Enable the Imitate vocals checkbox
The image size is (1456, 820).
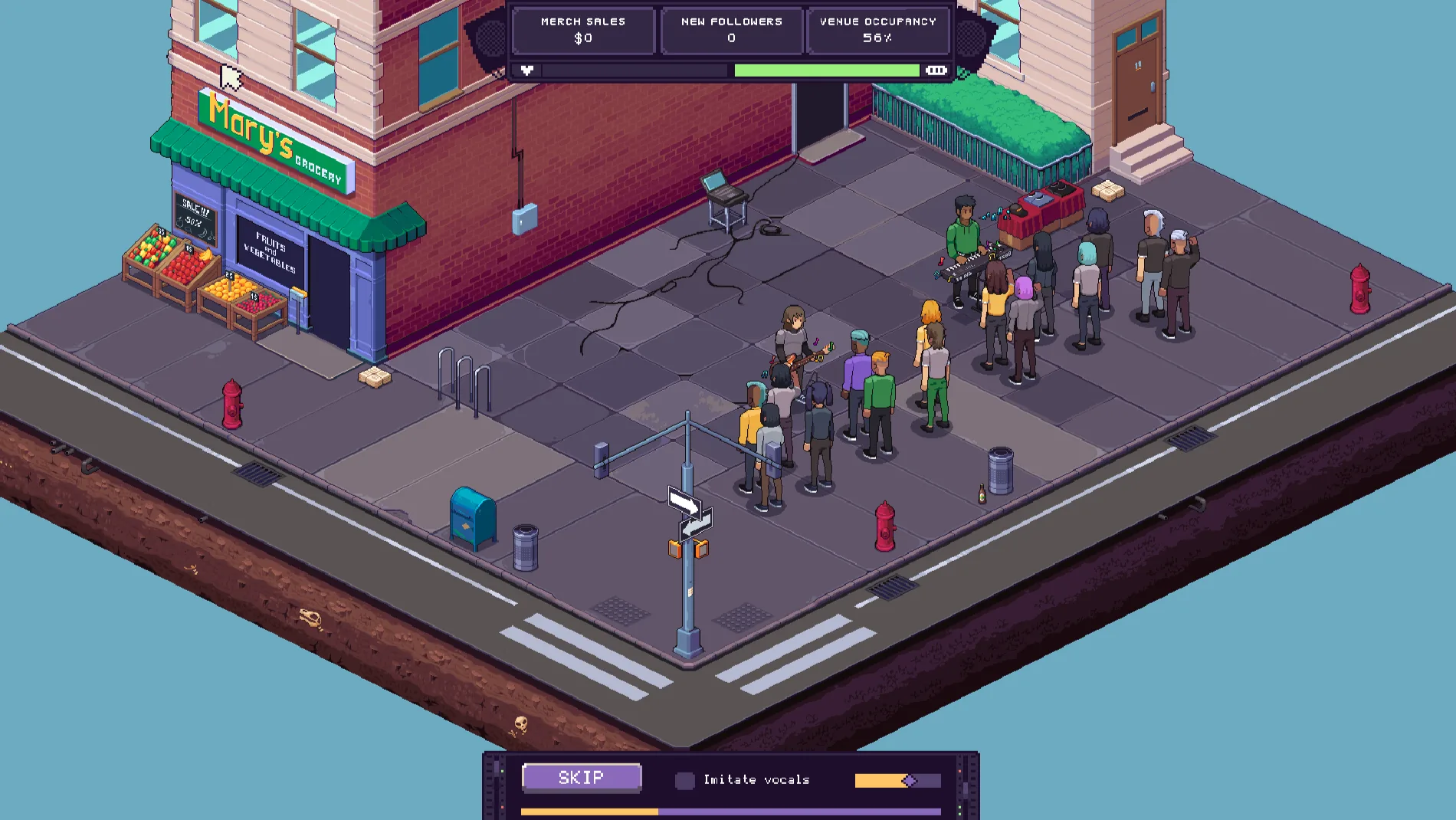click(x=684, y=779)
